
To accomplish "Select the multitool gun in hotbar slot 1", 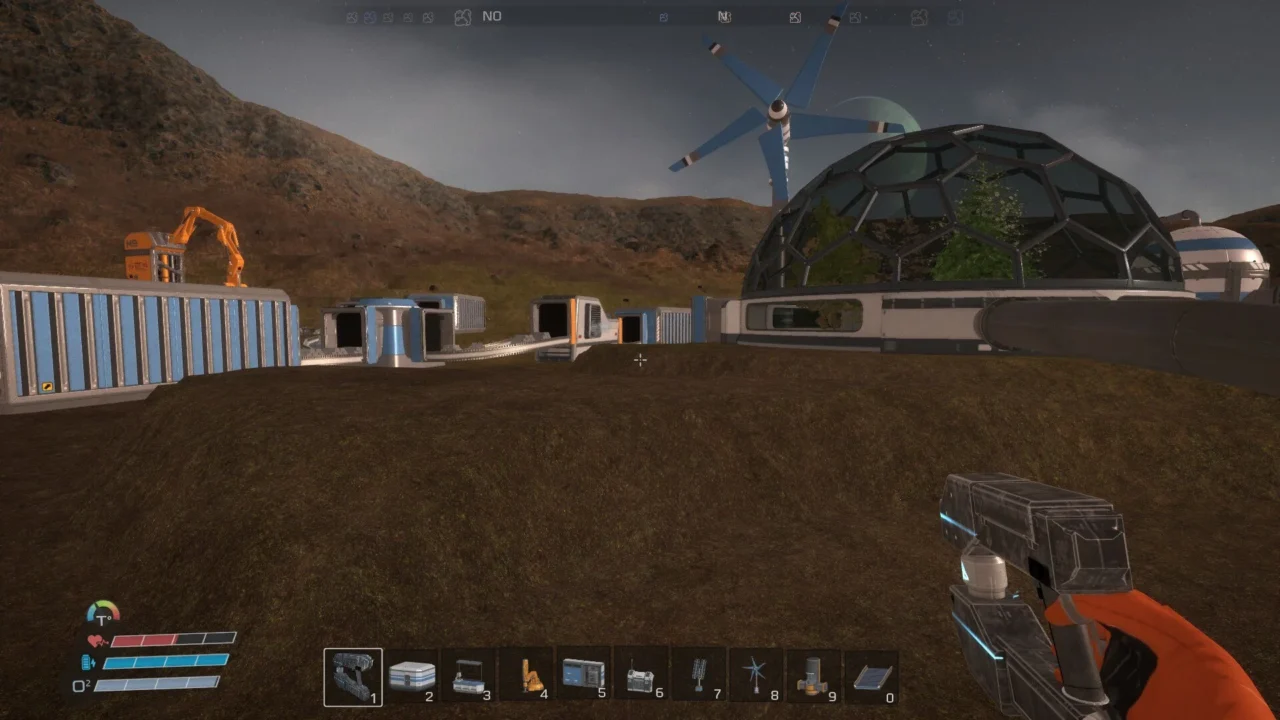I will click(352, 677).
